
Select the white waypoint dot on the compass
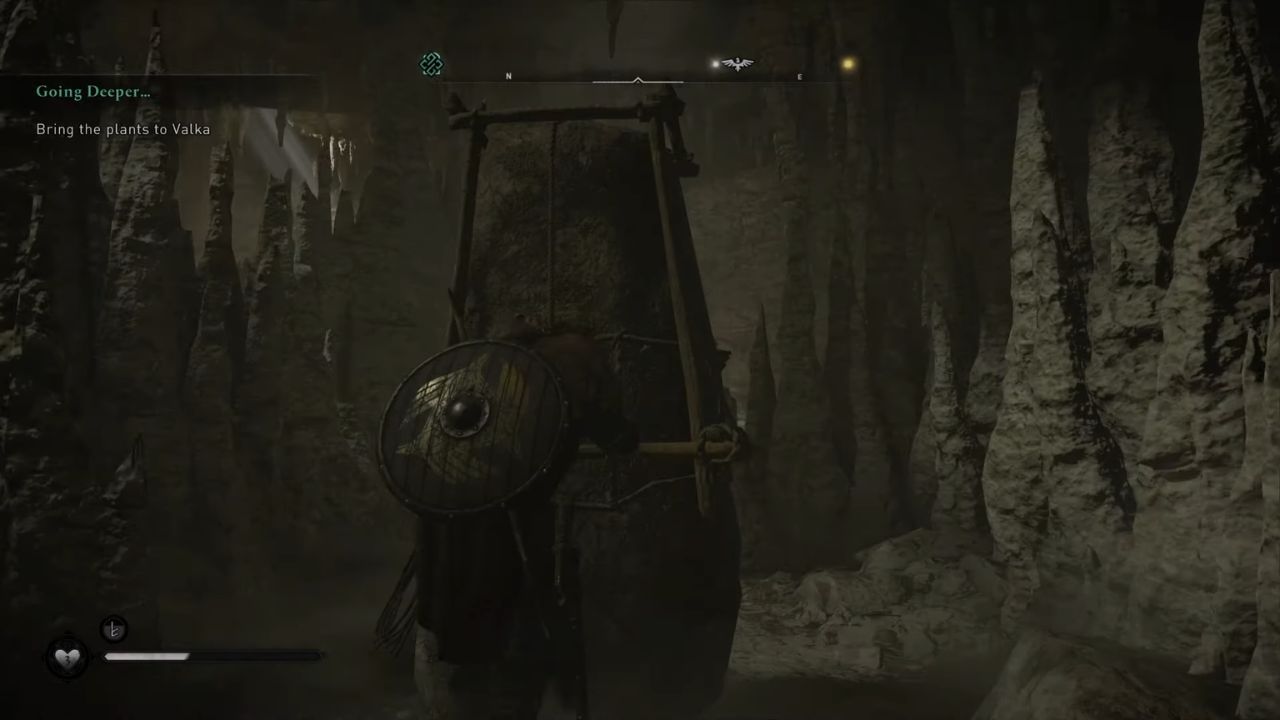(714, 63)
